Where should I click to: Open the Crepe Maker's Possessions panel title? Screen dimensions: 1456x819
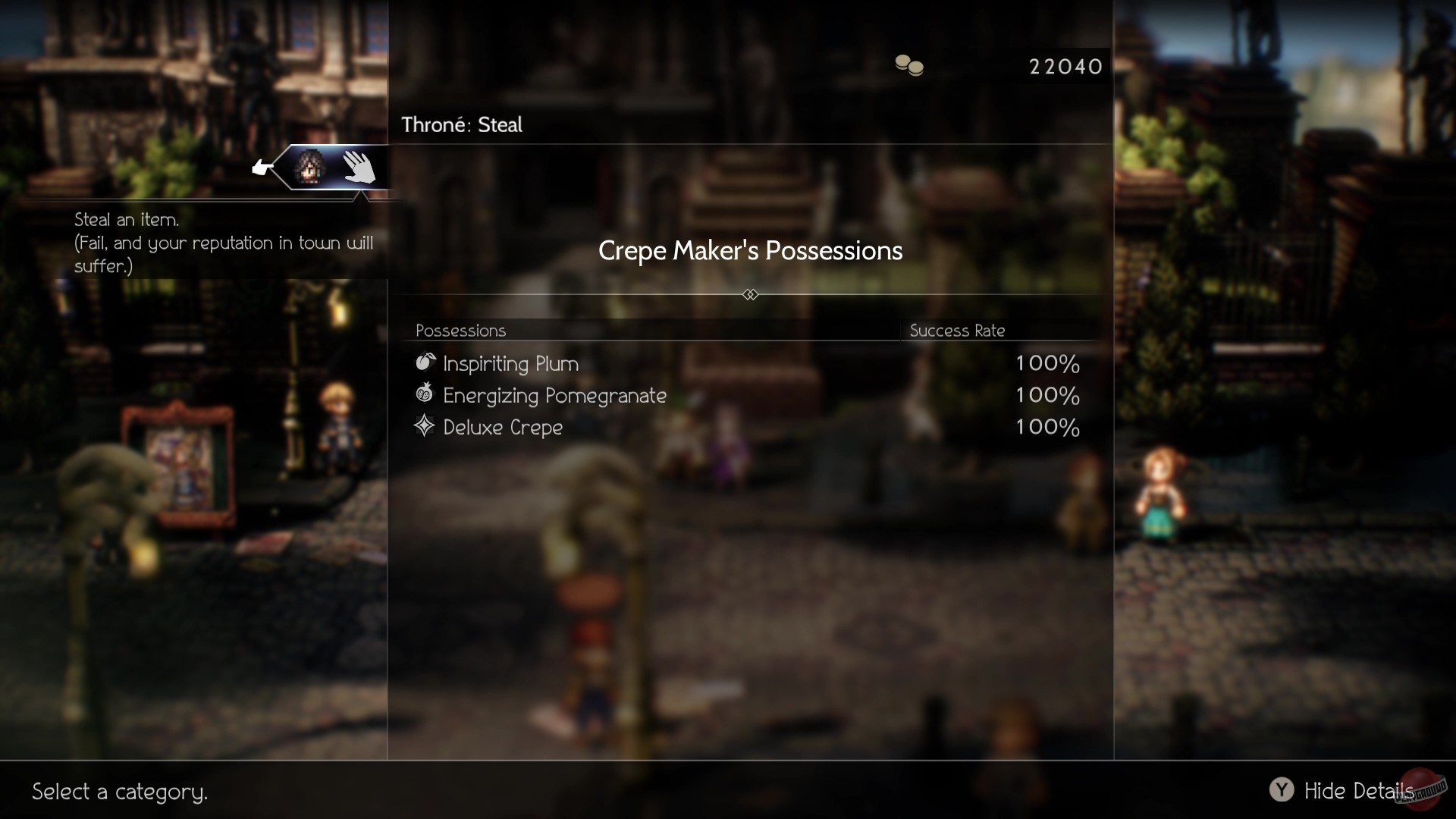point(750,251)
